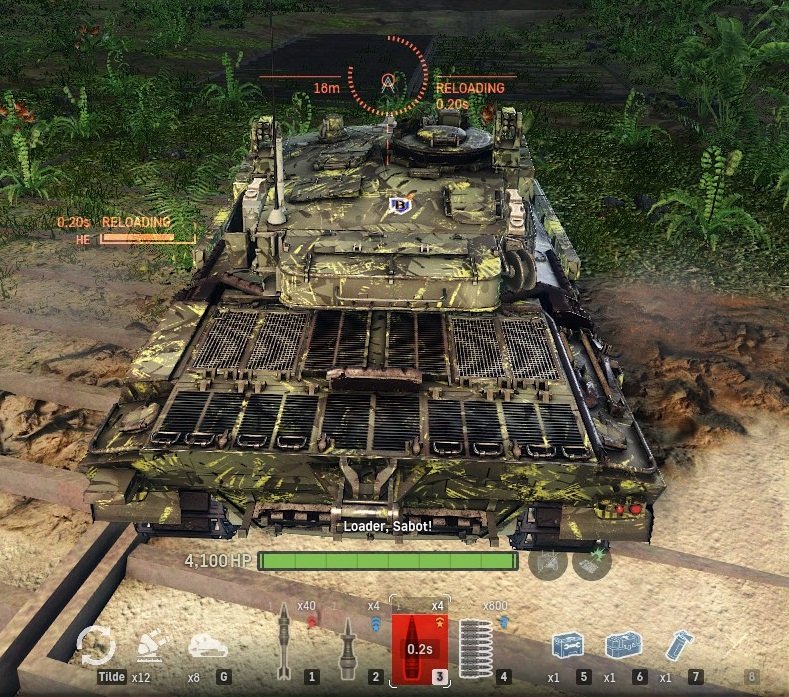Screen dimensions: 789x697
Task: Use the repair kit with wrench icon
Action: coord(566,645)
